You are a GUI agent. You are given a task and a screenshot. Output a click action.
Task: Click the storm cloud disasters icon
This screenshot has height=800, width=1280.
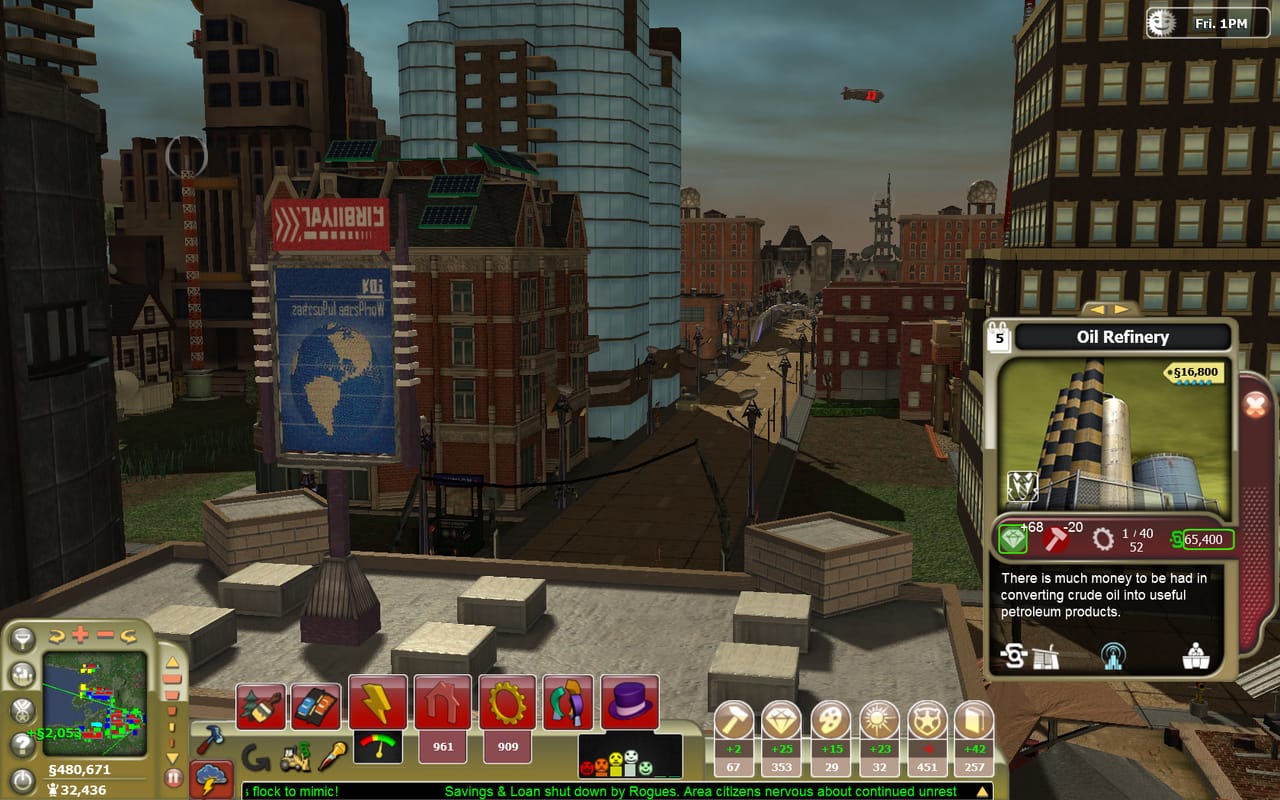[x=211, y=777]
